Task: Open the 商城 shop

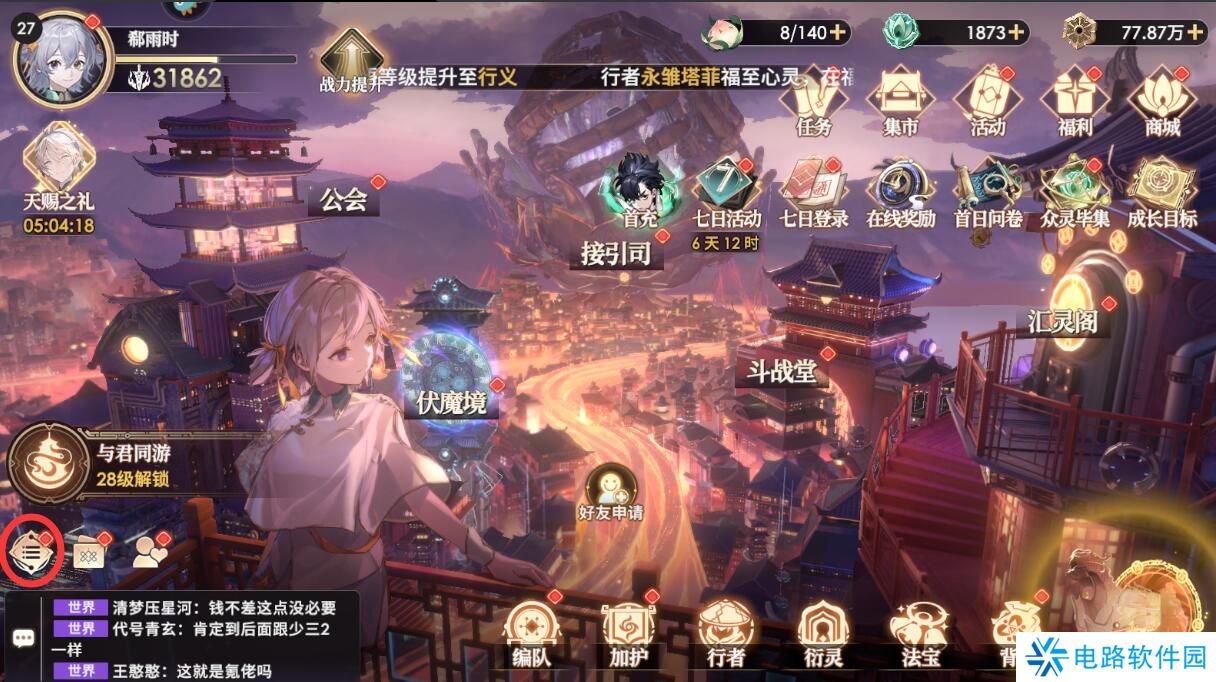Action: click(x=1162, y=101)
